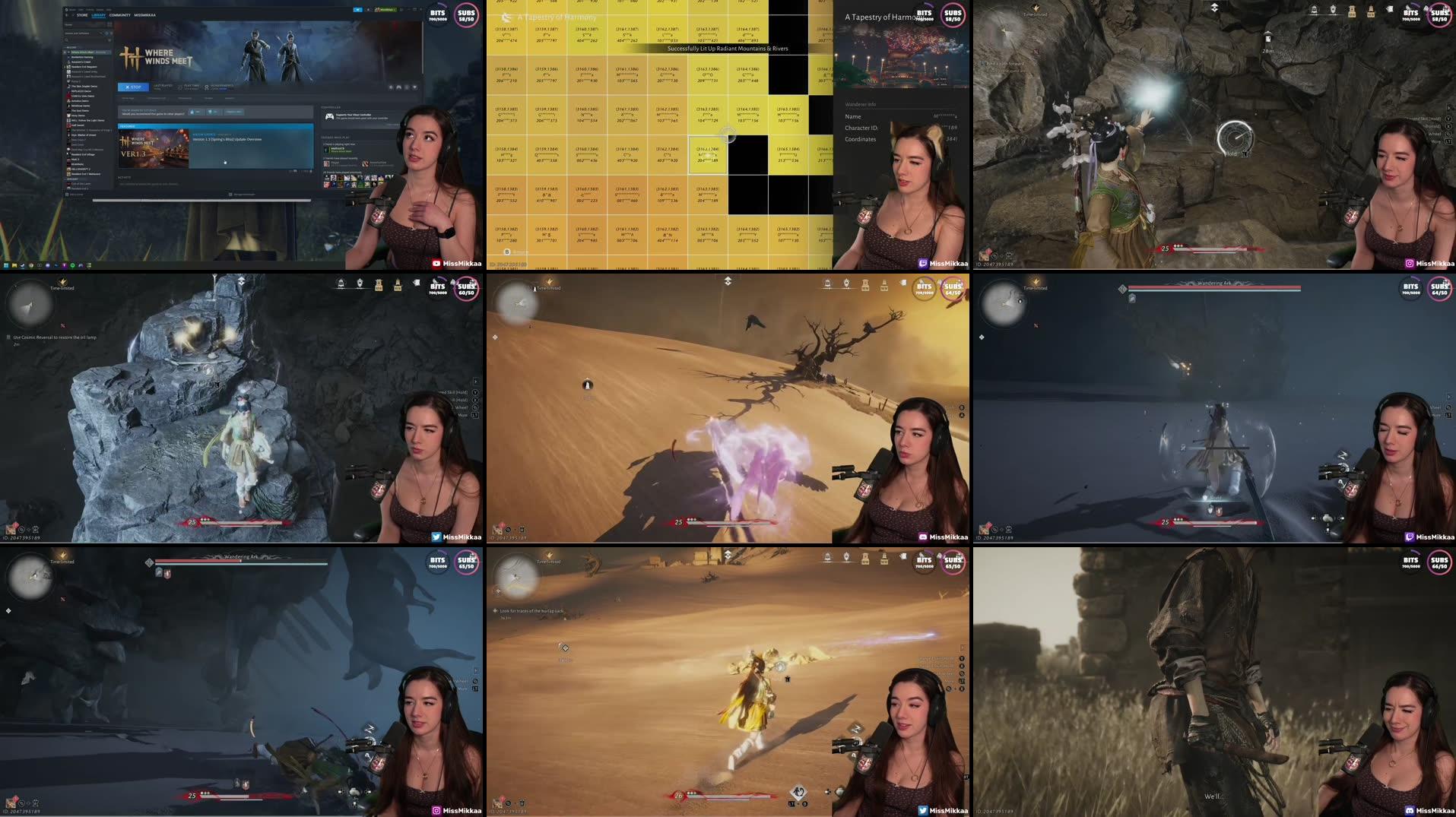
Task: Open the COMMUNITY menu in Steam
Action: 119,15
